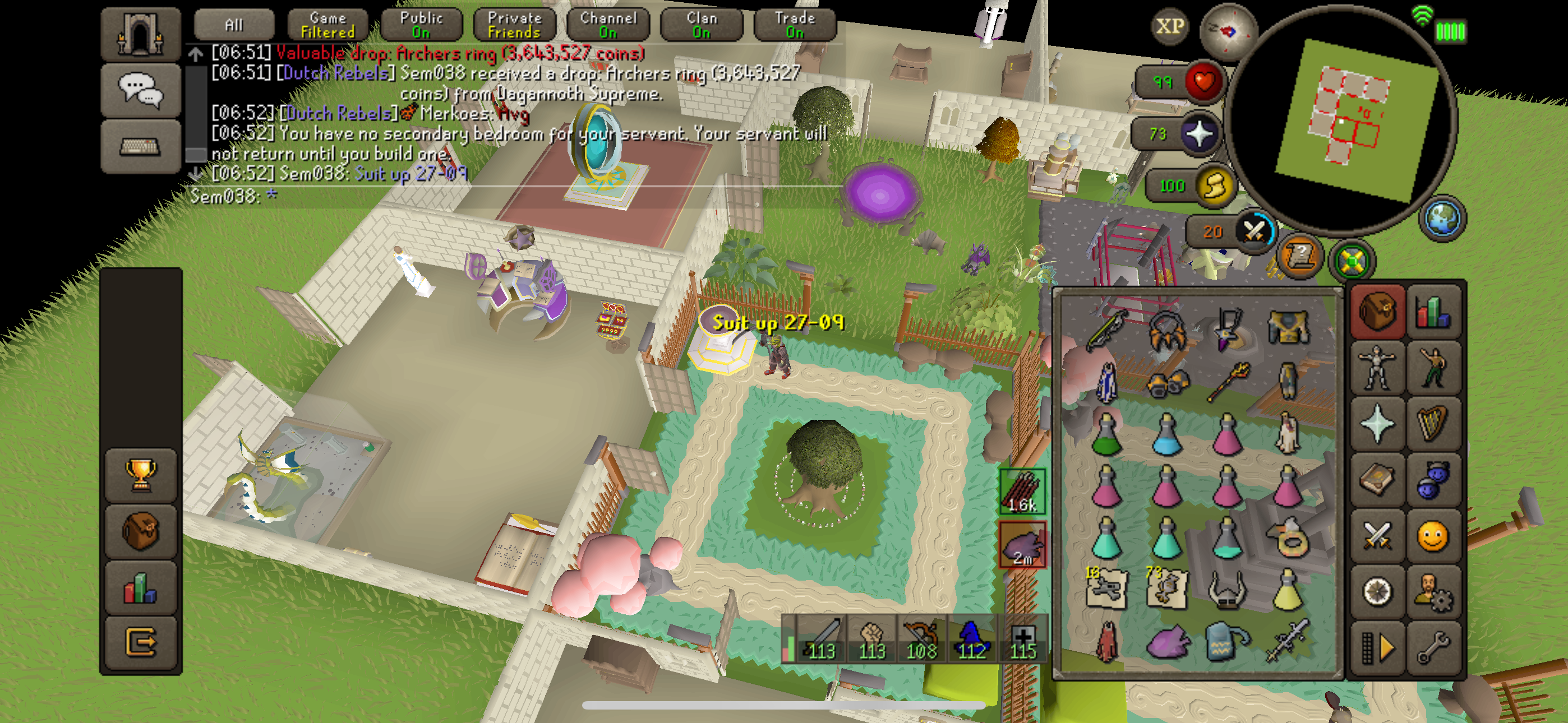The width and height of the screenshot is (1568, 723).
Task: Switch to the All chat tab
Action: [x=234, y=25]
